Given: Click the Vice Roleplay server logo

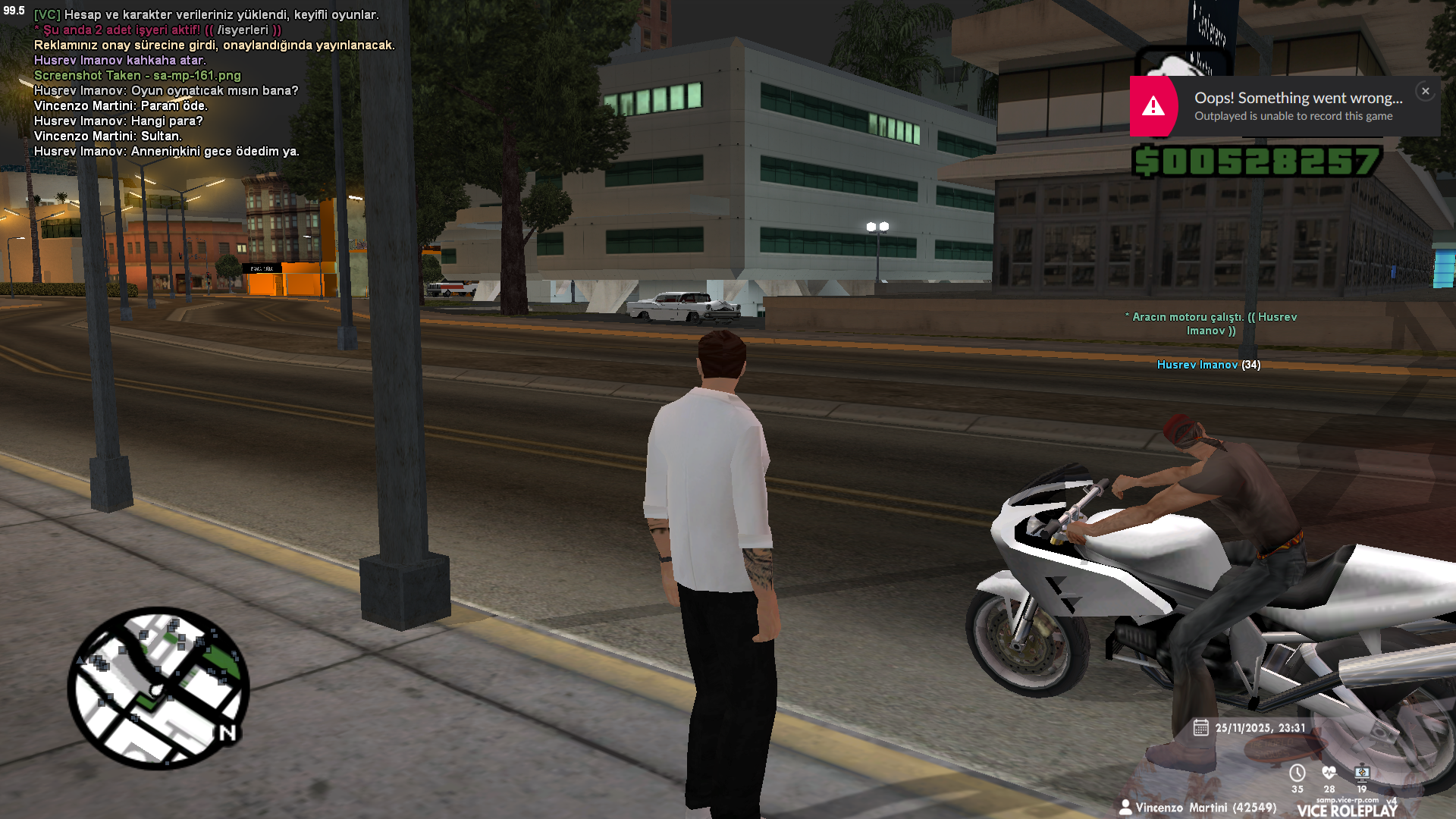Looking at the screenshot, I should (x=1347, y=810).
